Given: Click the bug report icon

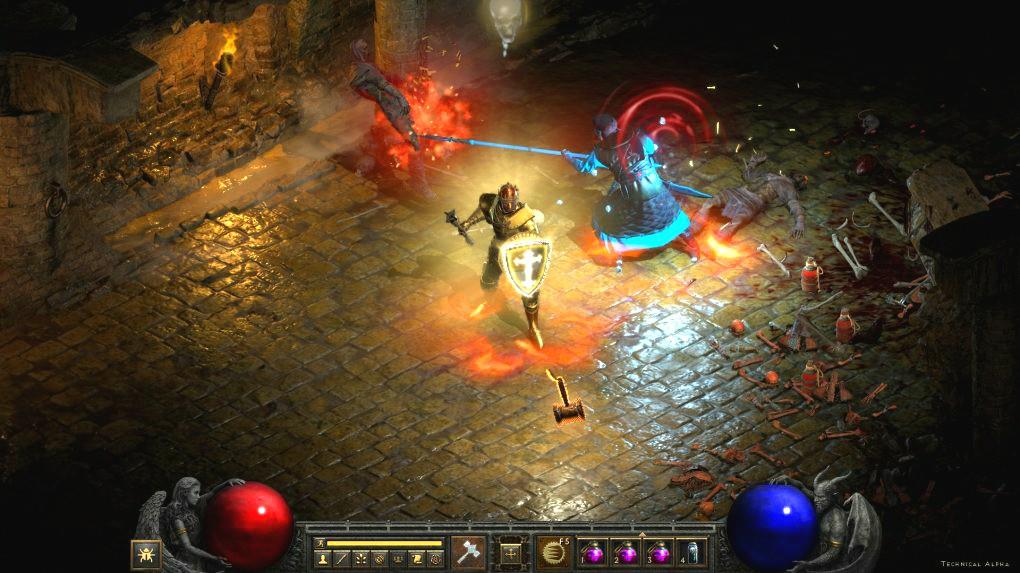Looking at the screenshot, I should 146,553.
